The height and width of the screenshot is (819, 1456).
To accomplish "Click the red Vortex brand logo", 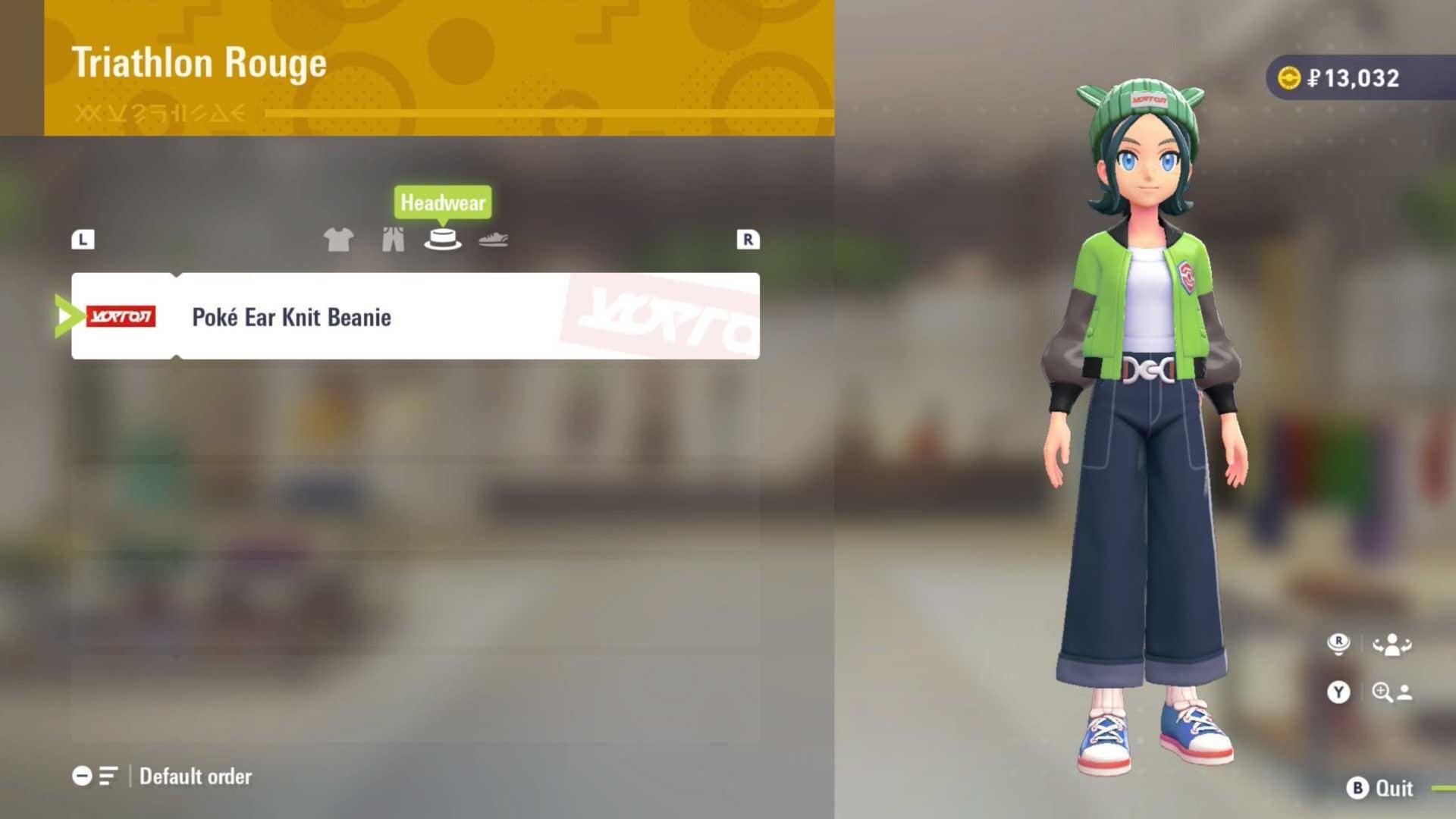I will 121,316.
